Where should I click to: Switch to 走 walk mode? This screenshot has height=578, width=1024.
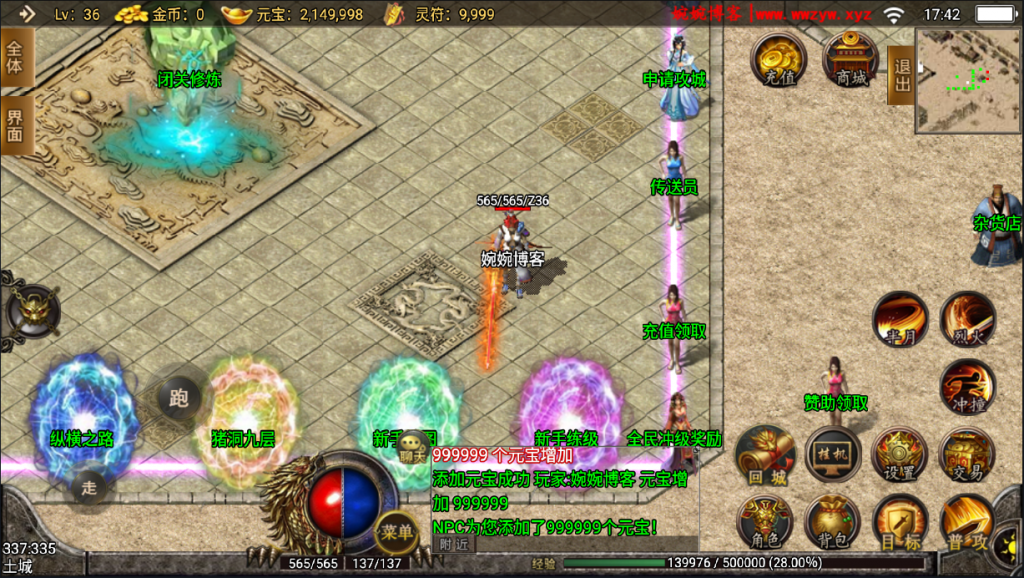point(90,488)
